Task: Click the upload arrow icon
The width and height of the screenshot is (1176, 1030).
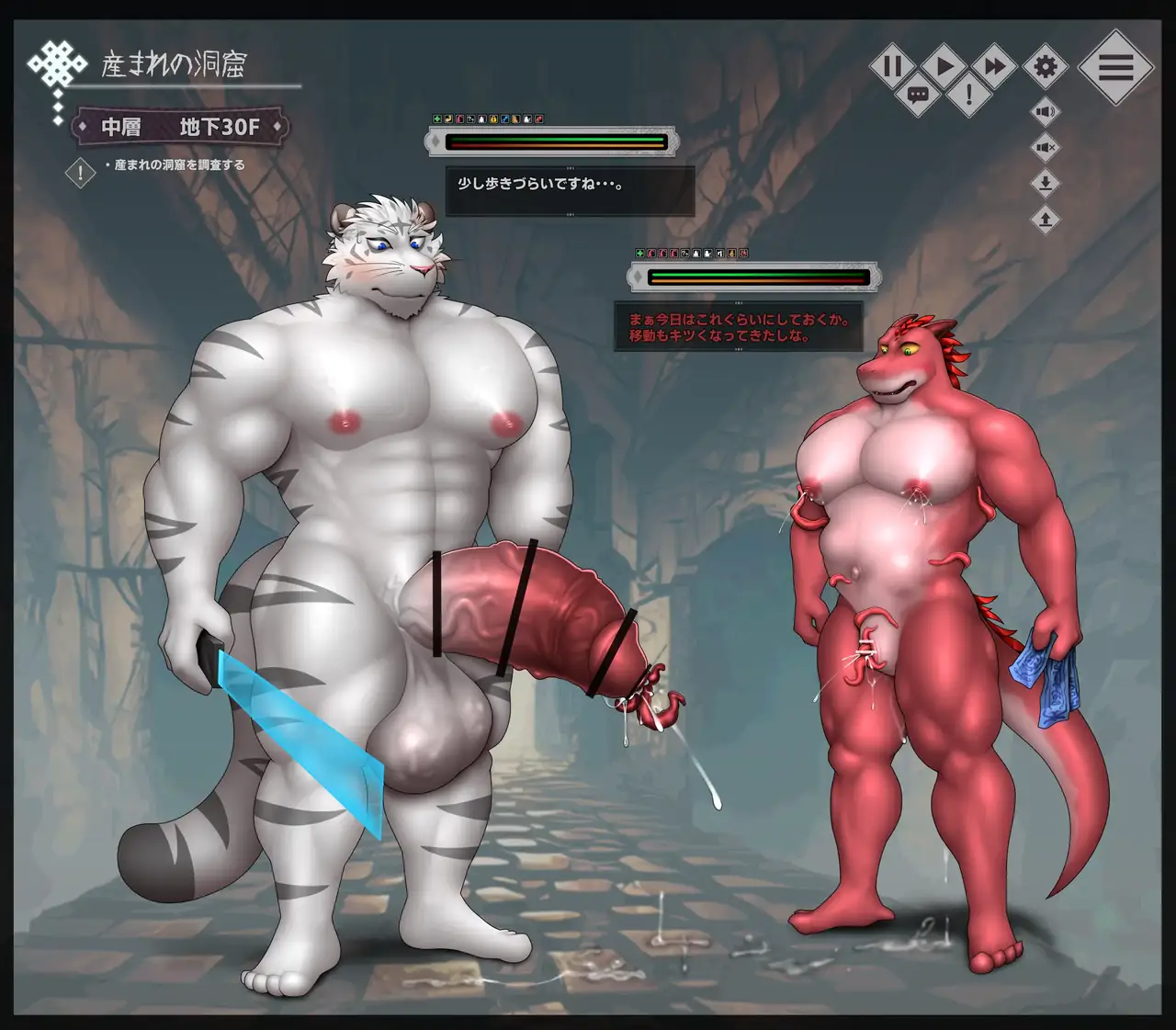Action: point(1046,219)
